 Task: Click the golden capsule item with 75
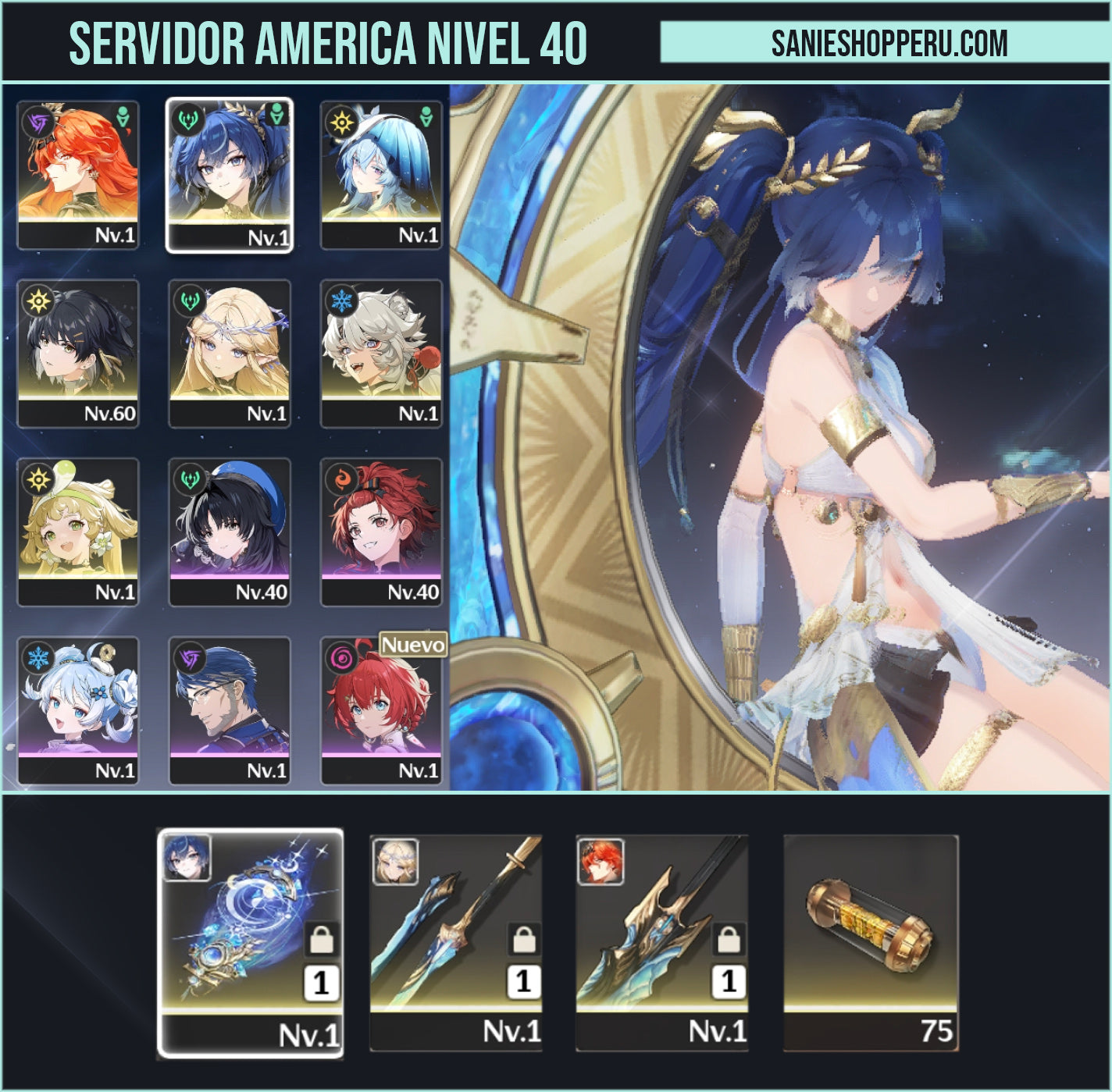pyautogui.click(x=871, y=943)
